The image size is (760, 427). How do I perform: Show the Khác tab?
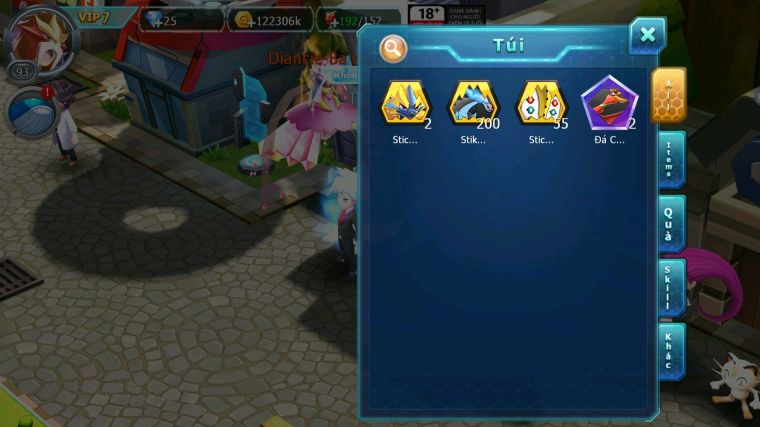tap(669, 351)
